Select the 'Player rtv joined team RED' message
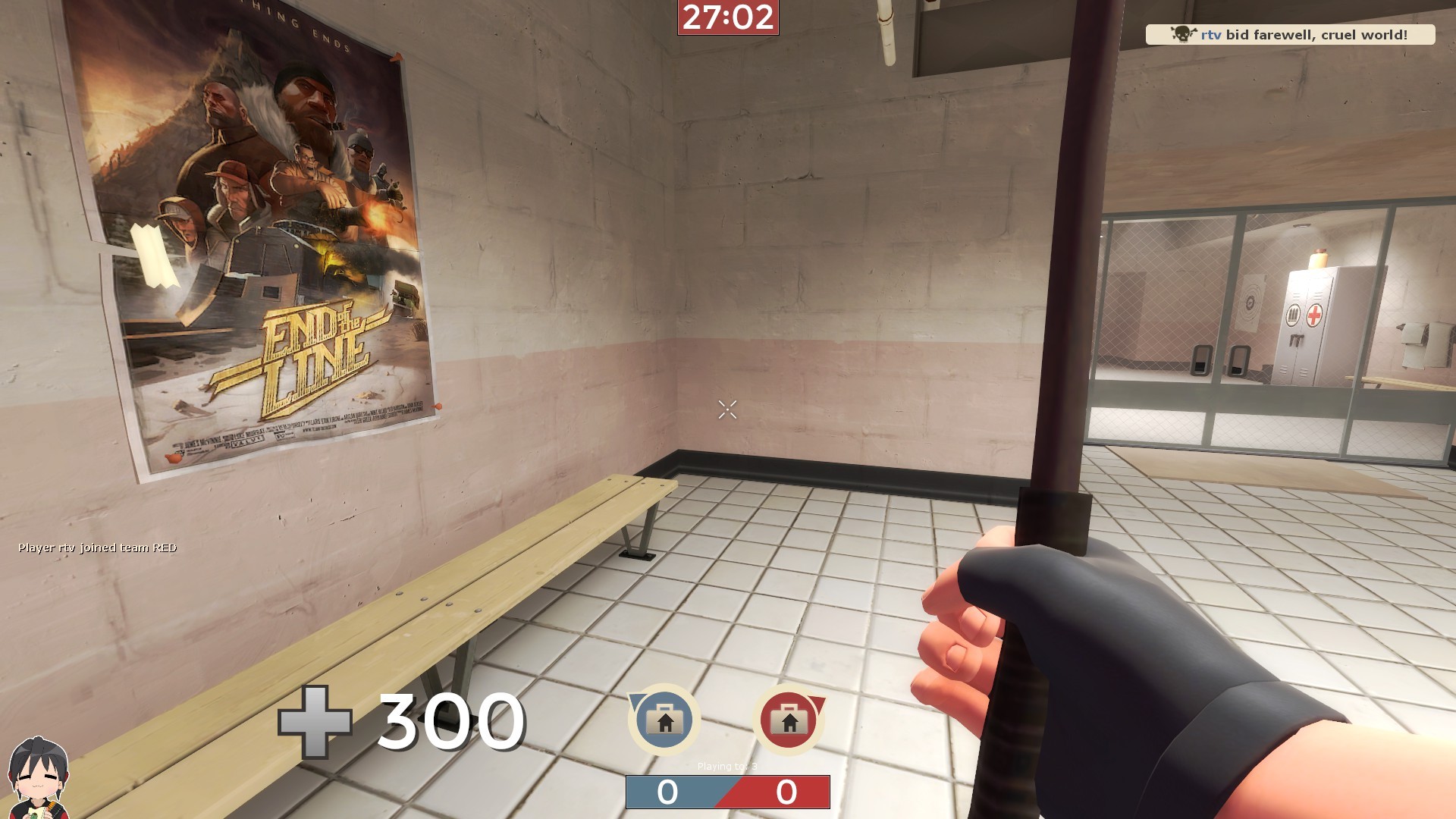Image resolution: width=1456 pixels, height=819 pixels. coord(97,546)
